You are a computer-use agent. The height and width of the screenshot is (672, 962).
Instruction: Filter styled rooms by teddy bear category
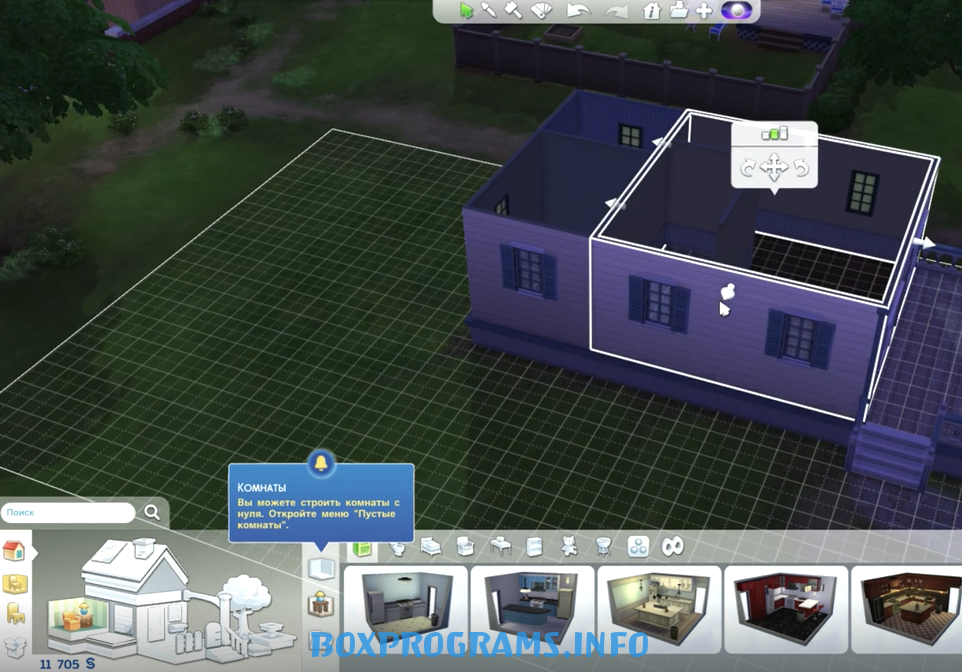[x=568, y=547]
